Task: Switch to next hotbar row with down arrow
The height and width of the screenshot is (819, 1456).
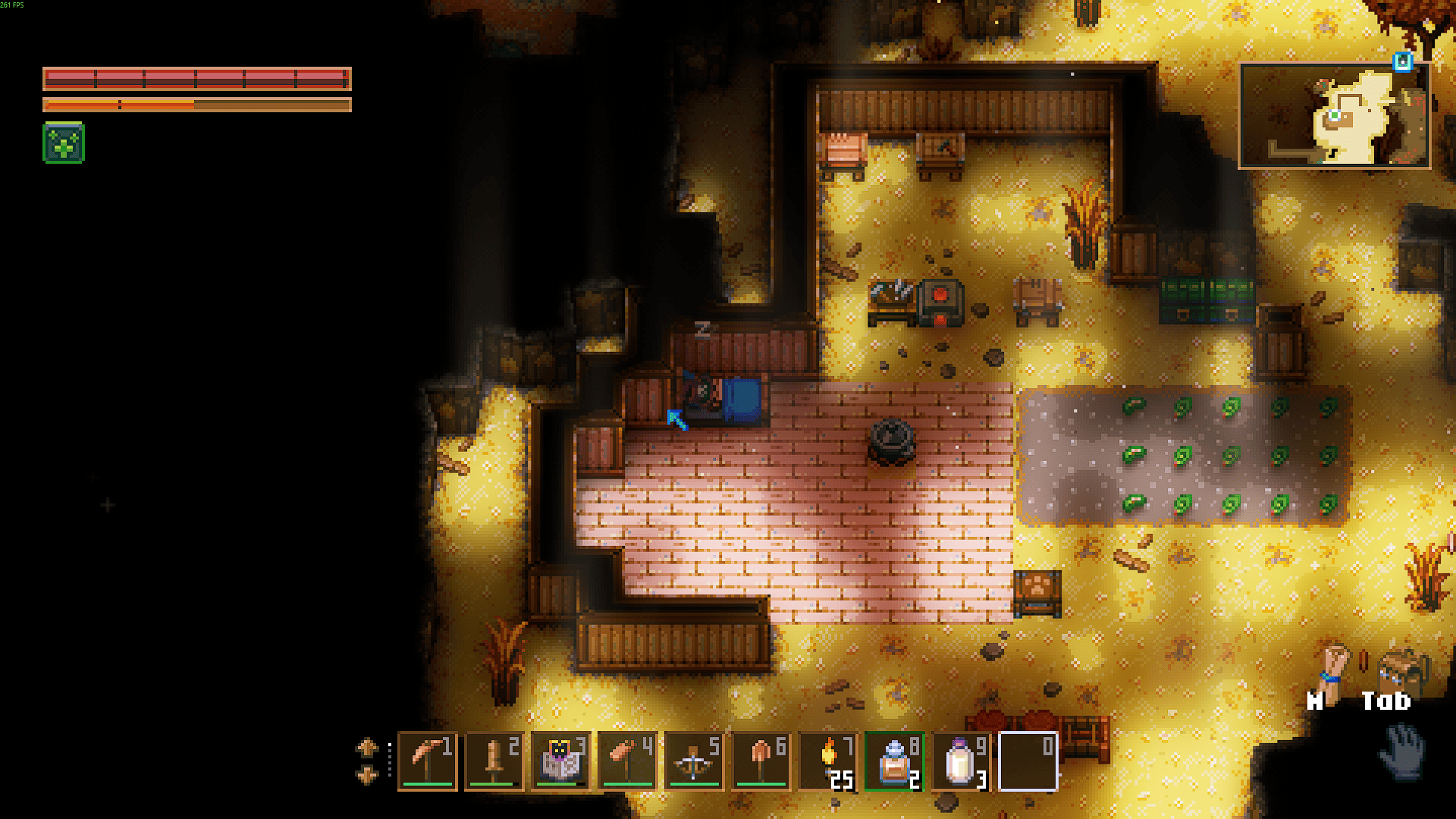Action: click(367, 775)
